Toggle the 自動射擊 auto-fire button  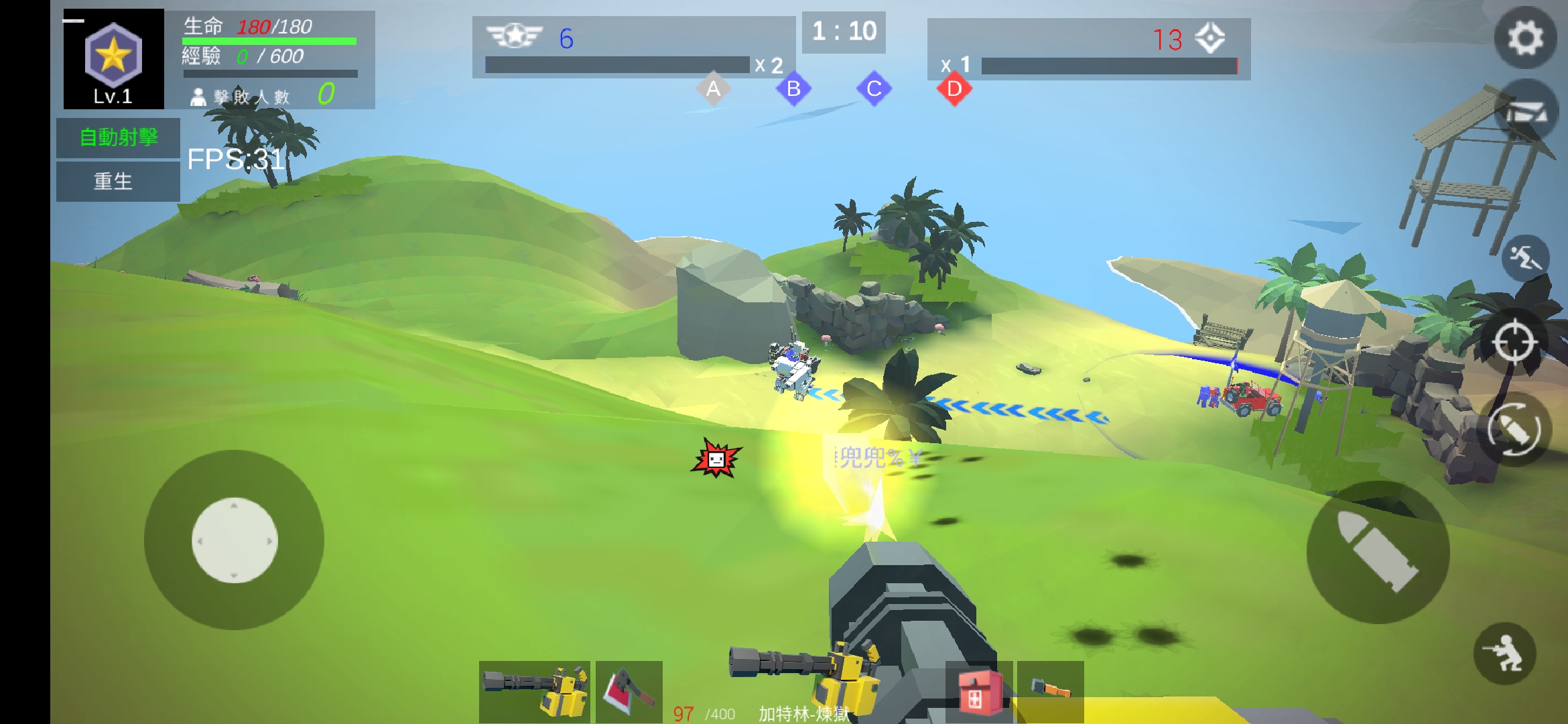118,137
